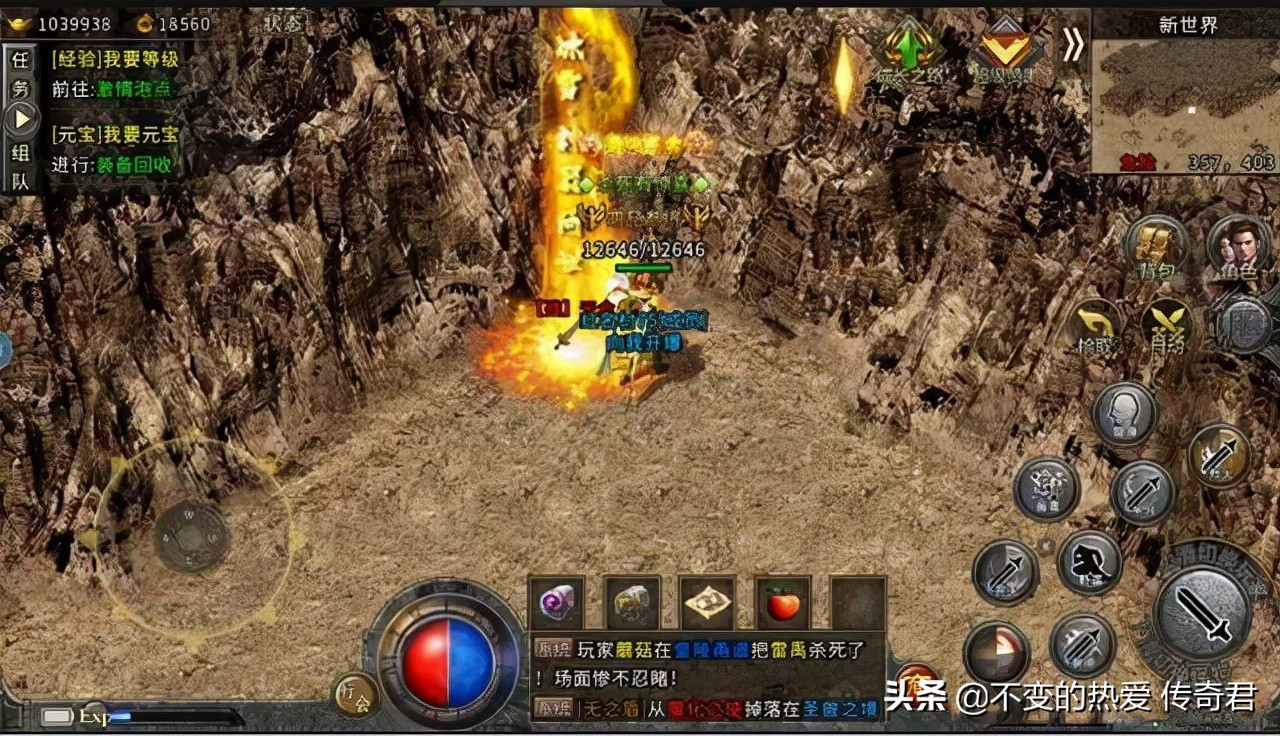The width and height of the screenshot is (1280, 736).
Task: Open the 角色 character portrait icon
Action: click(x=1236, y=243)
